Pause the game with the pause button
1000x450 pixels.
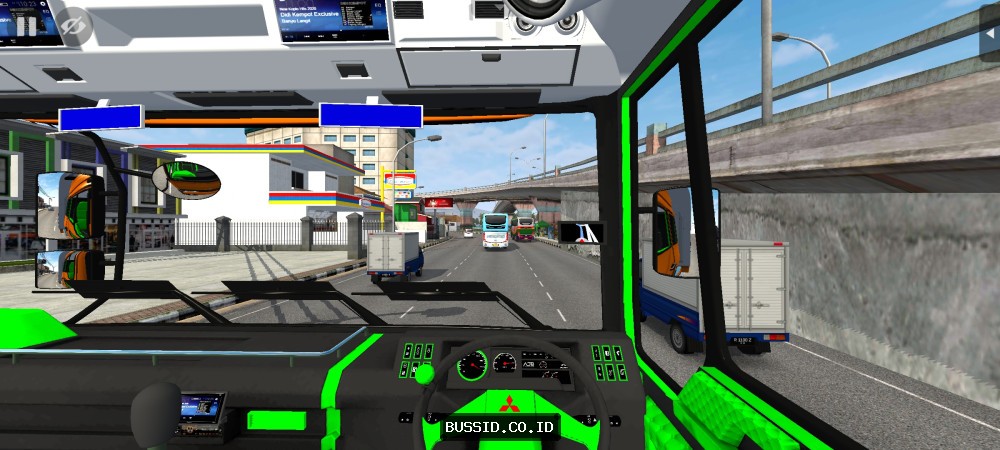tap(26, 25)
